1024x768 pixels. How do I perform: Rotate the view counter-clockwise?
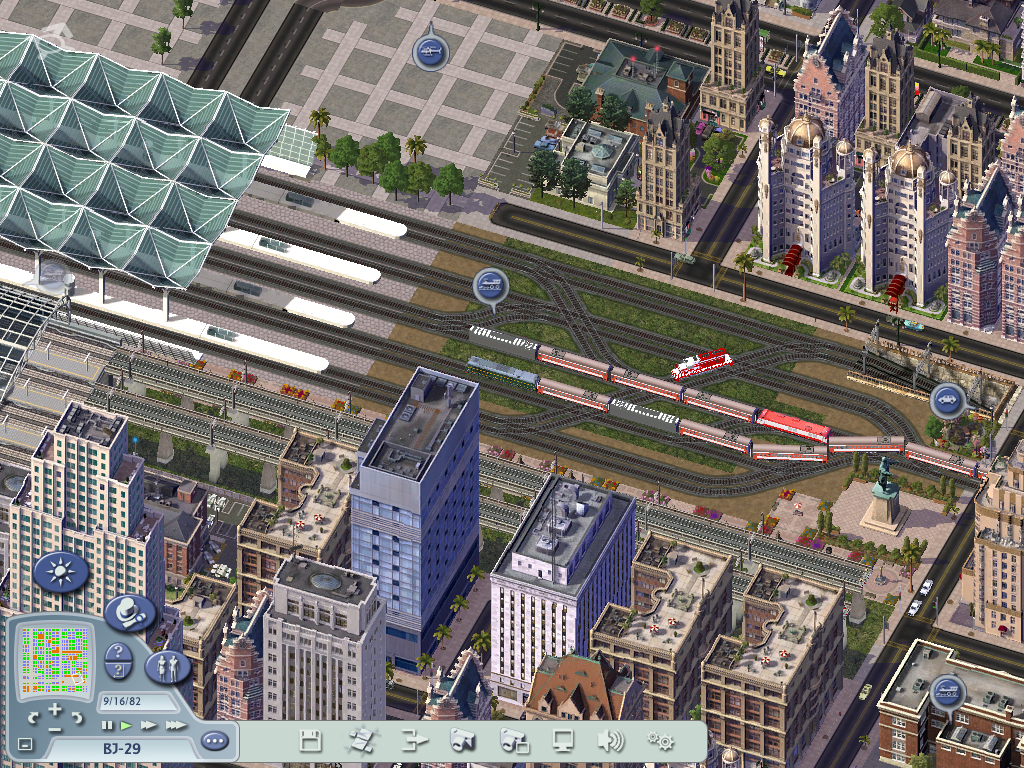click(33, 718)
